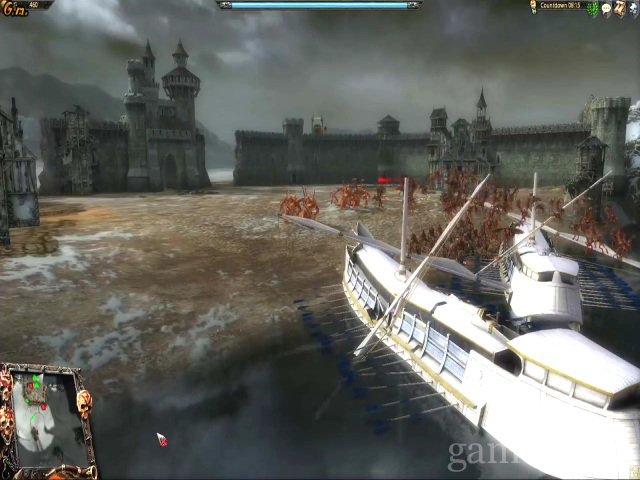Open the chat speech bubble icon
This screenshot has height=480, width=640.
click(606, 8)
